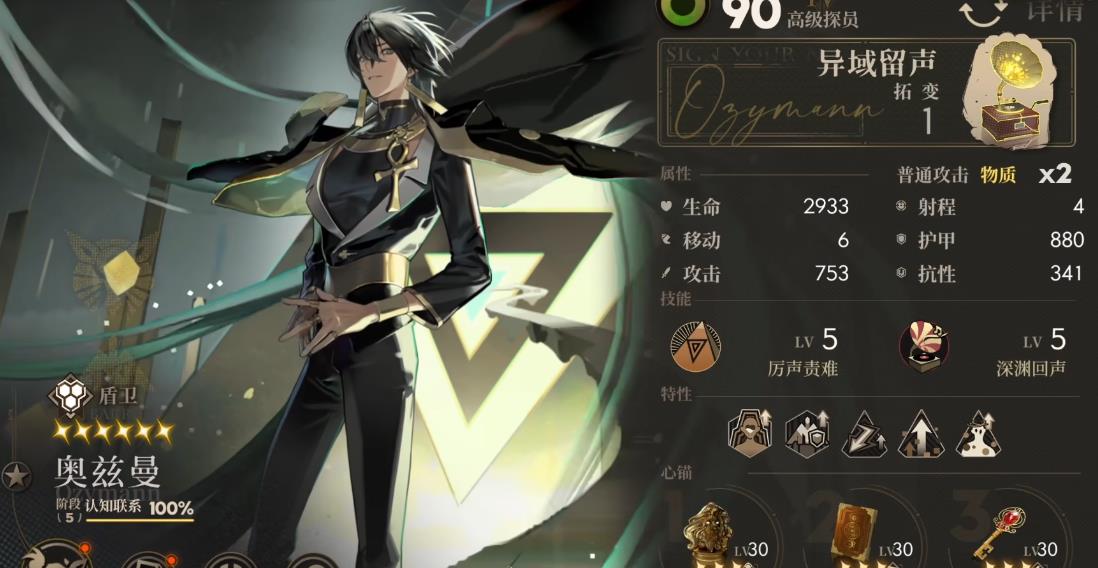Open the 详情 details view
This screenshot has height=568, width=1098.
(x=1054, y=11)
